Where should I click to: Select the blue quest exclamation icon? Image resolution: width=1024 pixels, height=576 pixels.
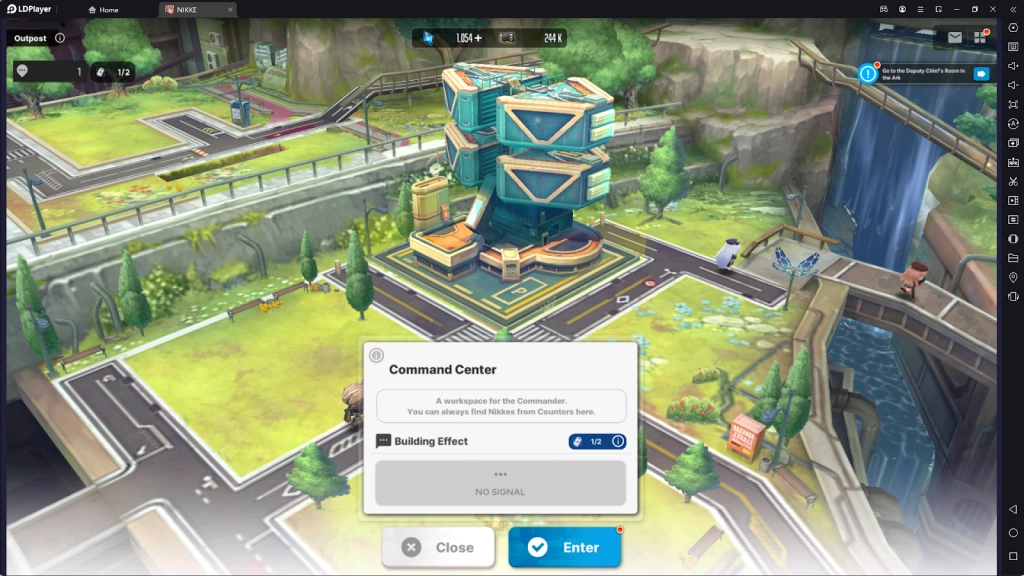click(x=867, y=73)
